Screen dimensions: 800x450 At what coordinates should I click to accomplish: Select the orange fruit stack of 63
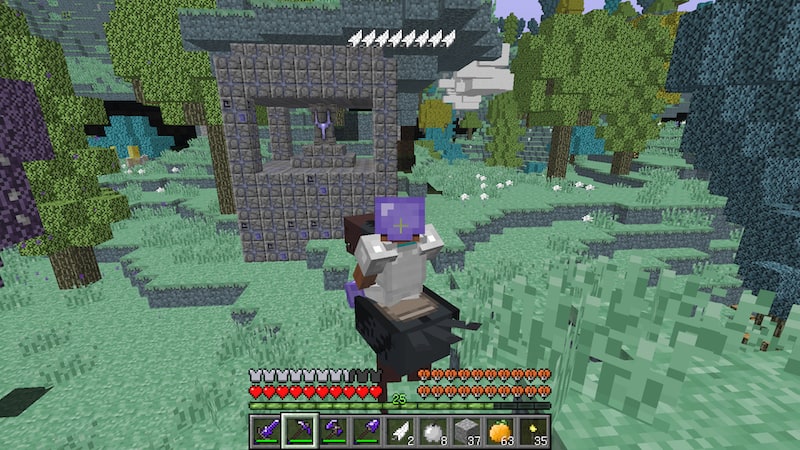(x=498, y=429)
